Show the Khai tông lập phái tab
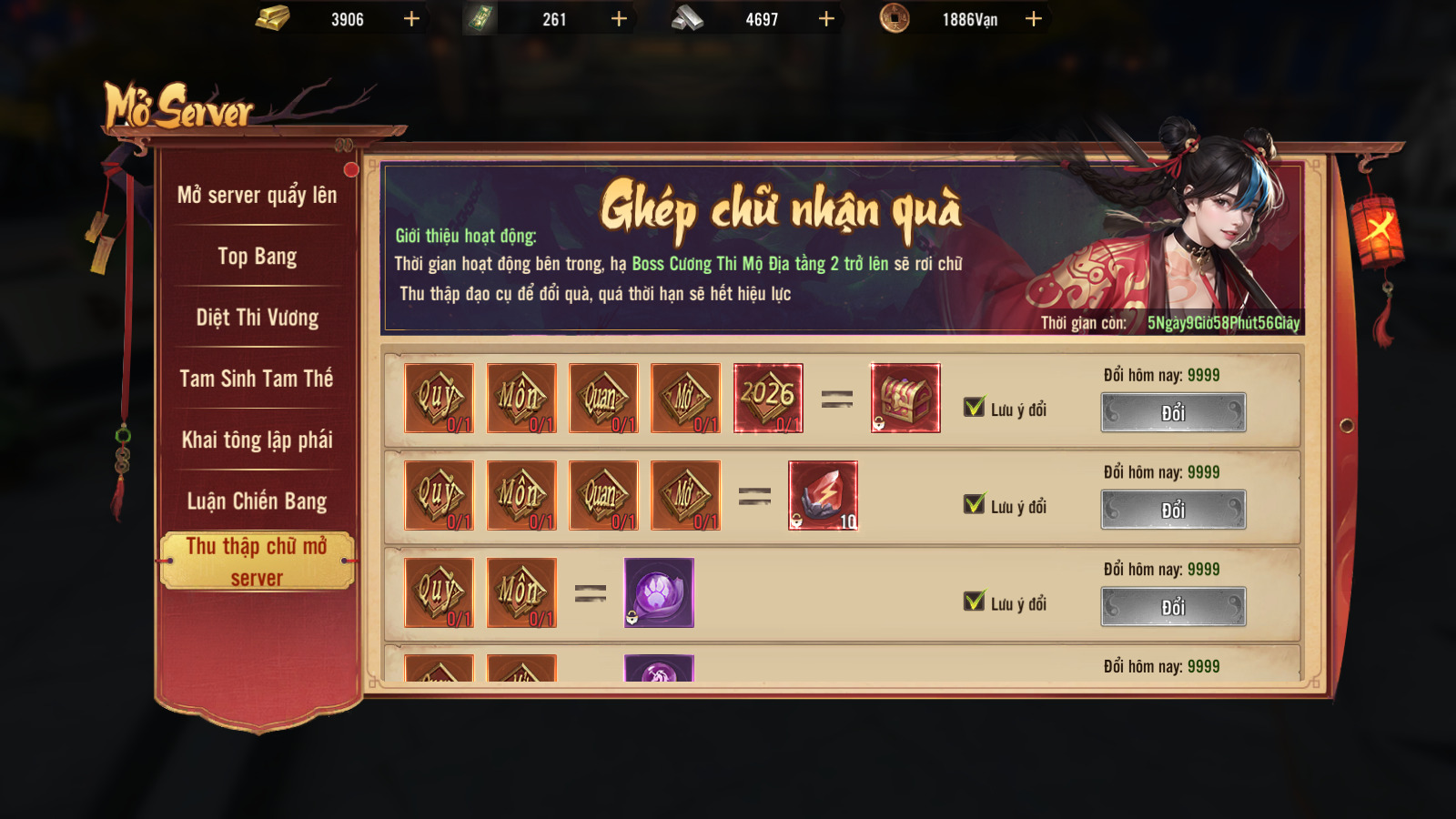The image size is (1456, 819). [x=257, y=440]
